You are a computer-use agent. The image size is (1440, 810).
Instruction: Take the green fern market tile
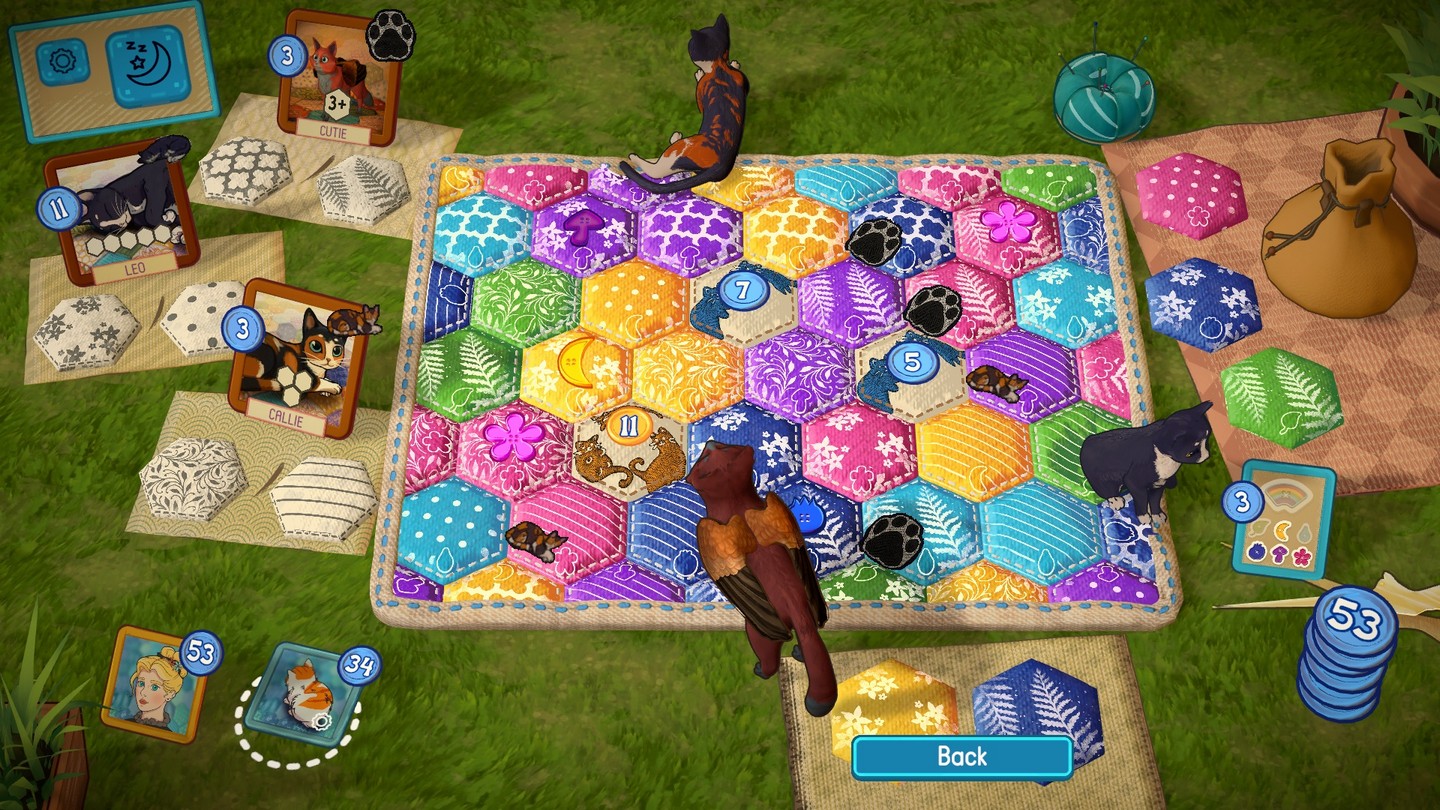coord(1281,398)
